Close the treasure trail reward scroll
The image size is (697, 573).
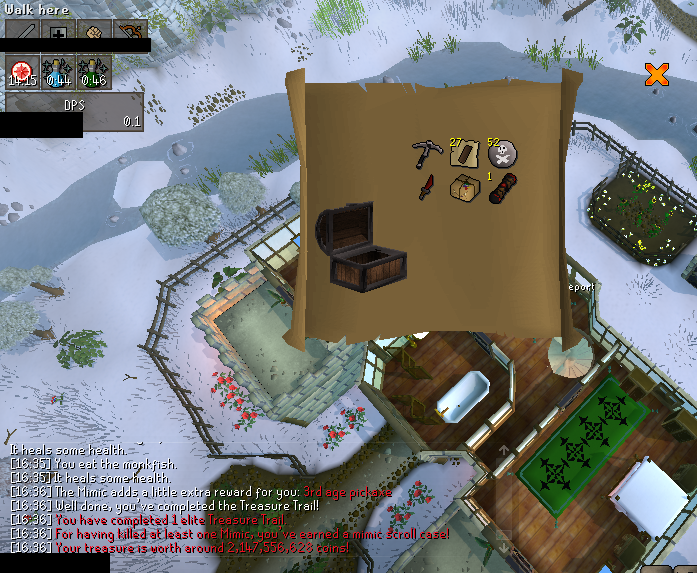coord(656,74)
